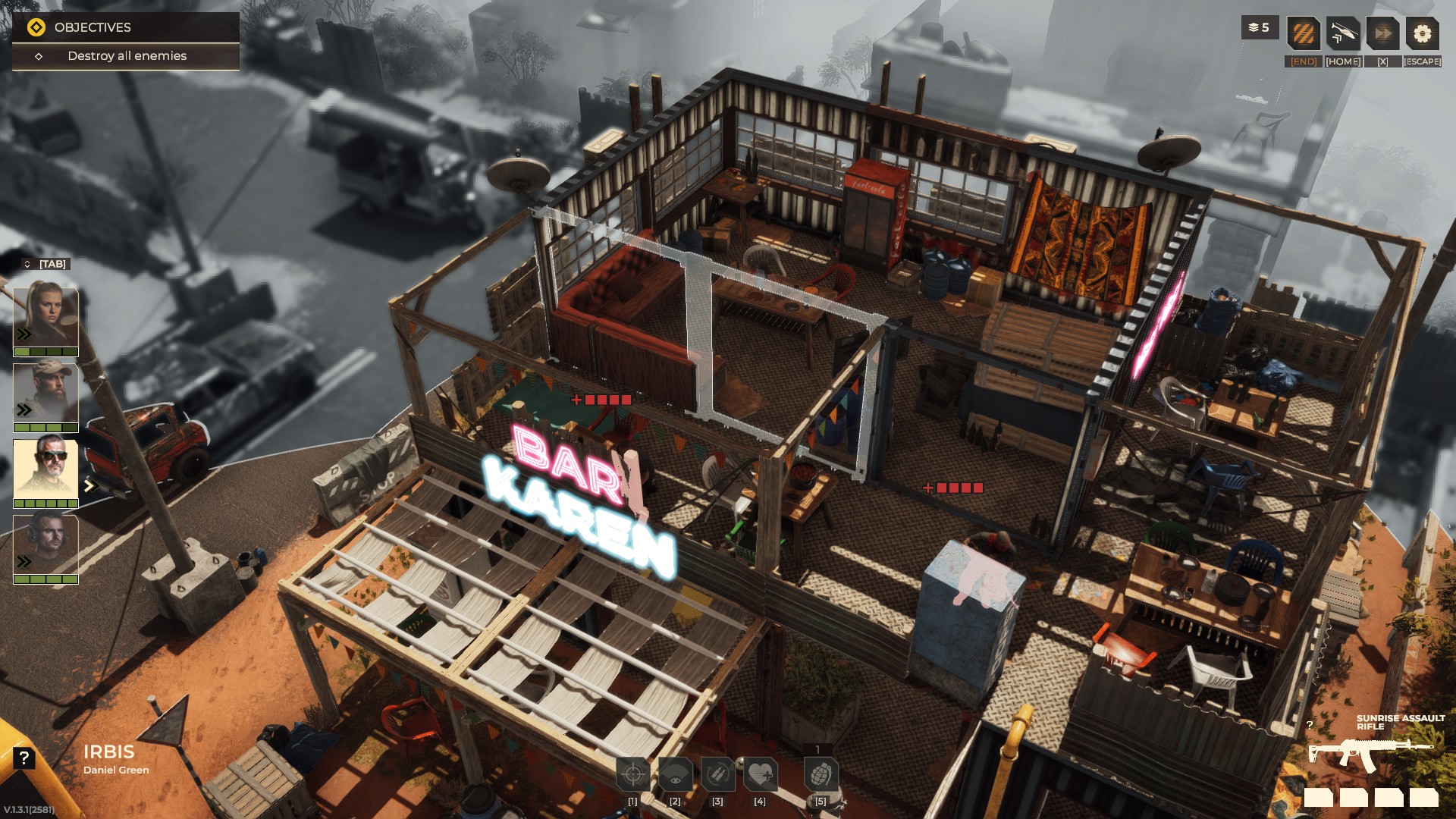The width and height of the screenshot is (1456, 819).
Task: Use the reload ammo ability
Action: point(717,774)
